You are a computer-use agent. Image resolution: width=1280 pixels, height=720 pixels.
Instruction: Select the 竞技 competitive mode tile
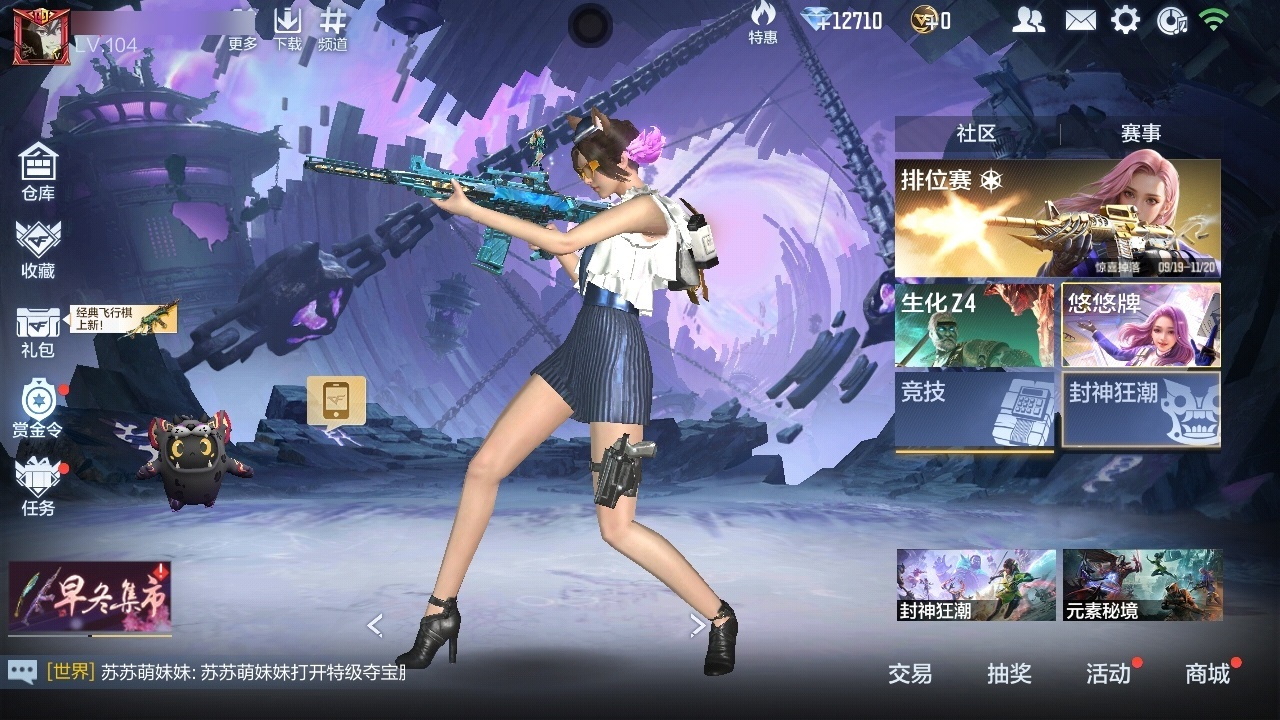coord(974,410)
